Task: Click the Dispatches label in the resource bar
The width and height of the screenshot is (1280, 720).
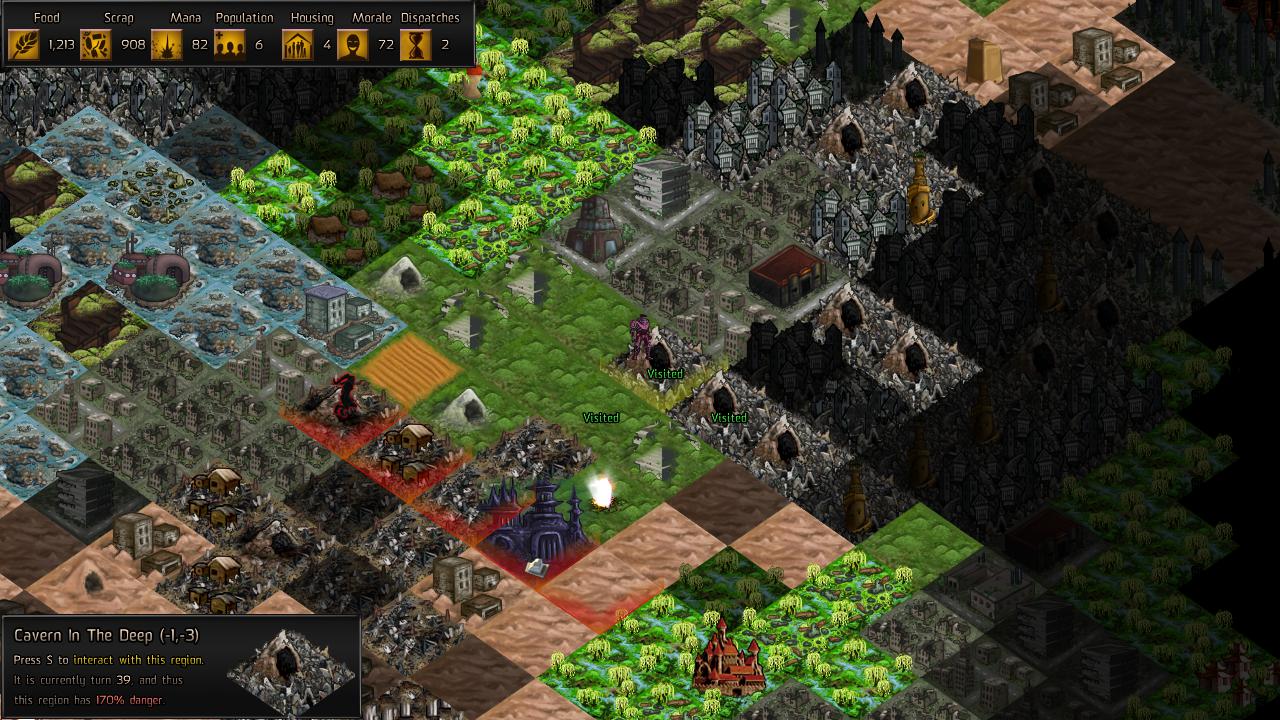Action: coord(428,16)
